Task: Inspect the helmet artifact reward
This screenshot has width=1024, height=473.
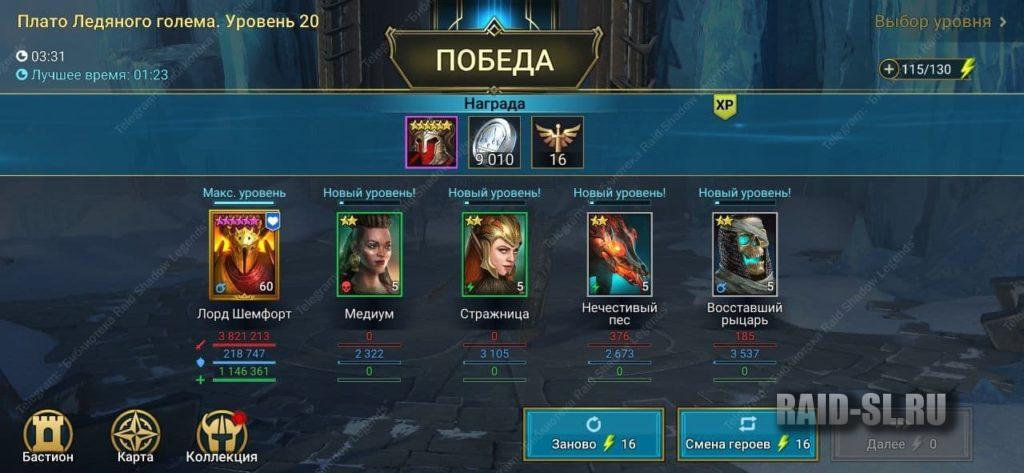Action: (431, 142)
